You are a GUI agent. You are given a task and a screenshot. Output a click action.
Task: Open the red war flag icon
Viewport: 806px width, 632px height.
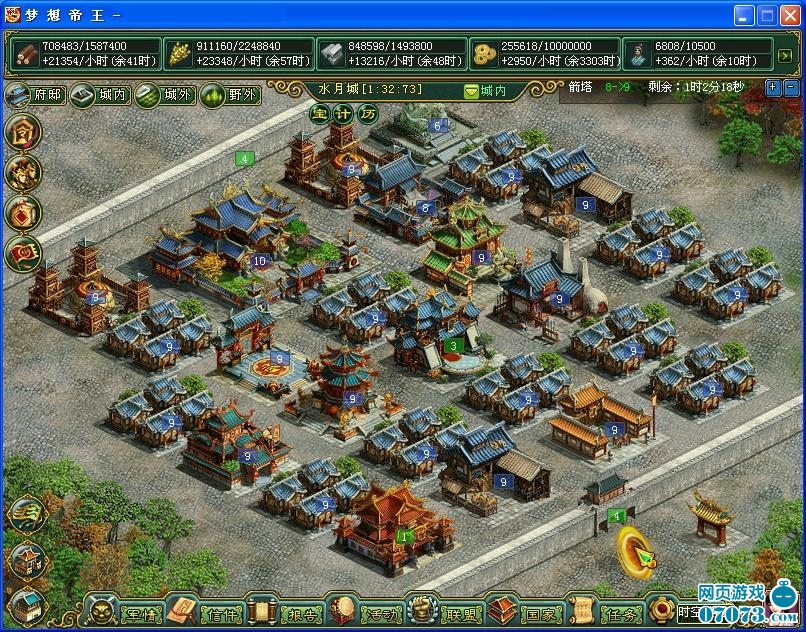point(23,255)
